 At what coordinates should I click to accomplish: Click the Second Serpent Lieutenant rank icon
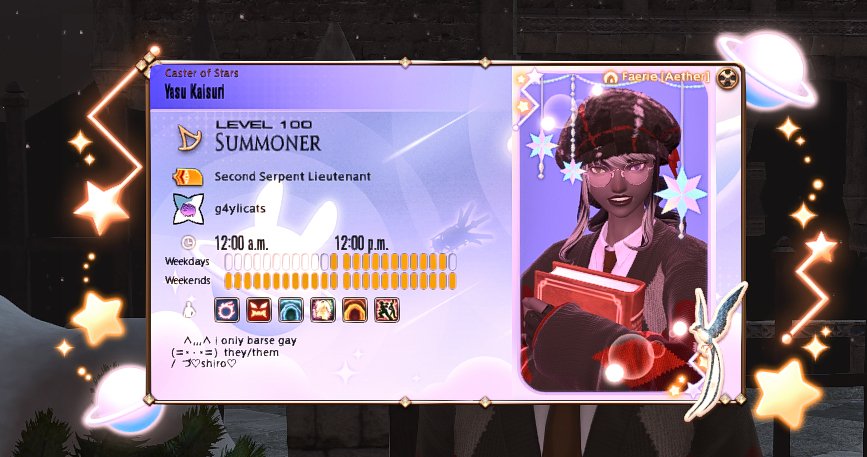click(187, 176)
